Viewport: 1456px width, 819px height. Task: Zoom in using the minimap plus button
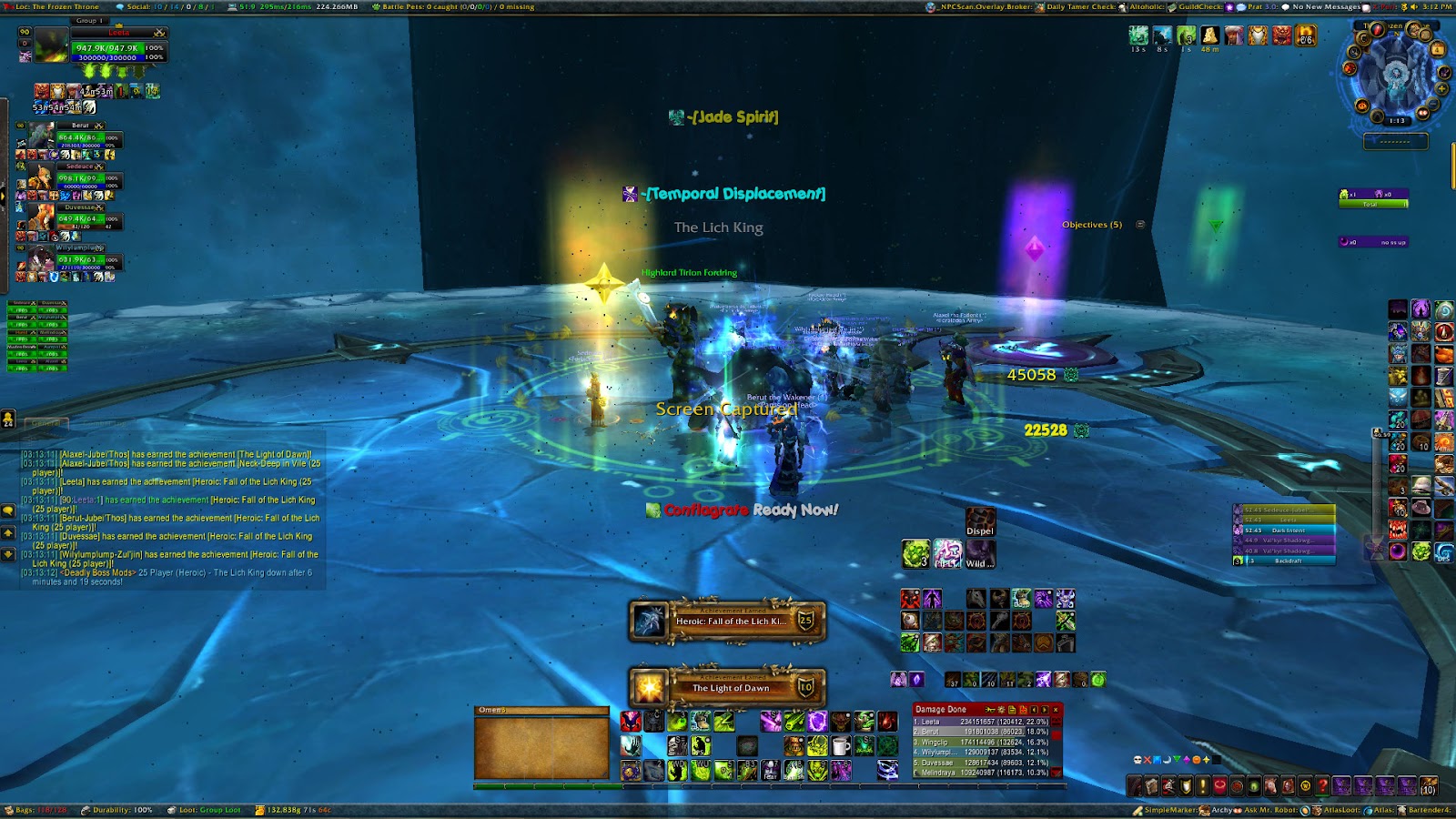pos(1443,88)
